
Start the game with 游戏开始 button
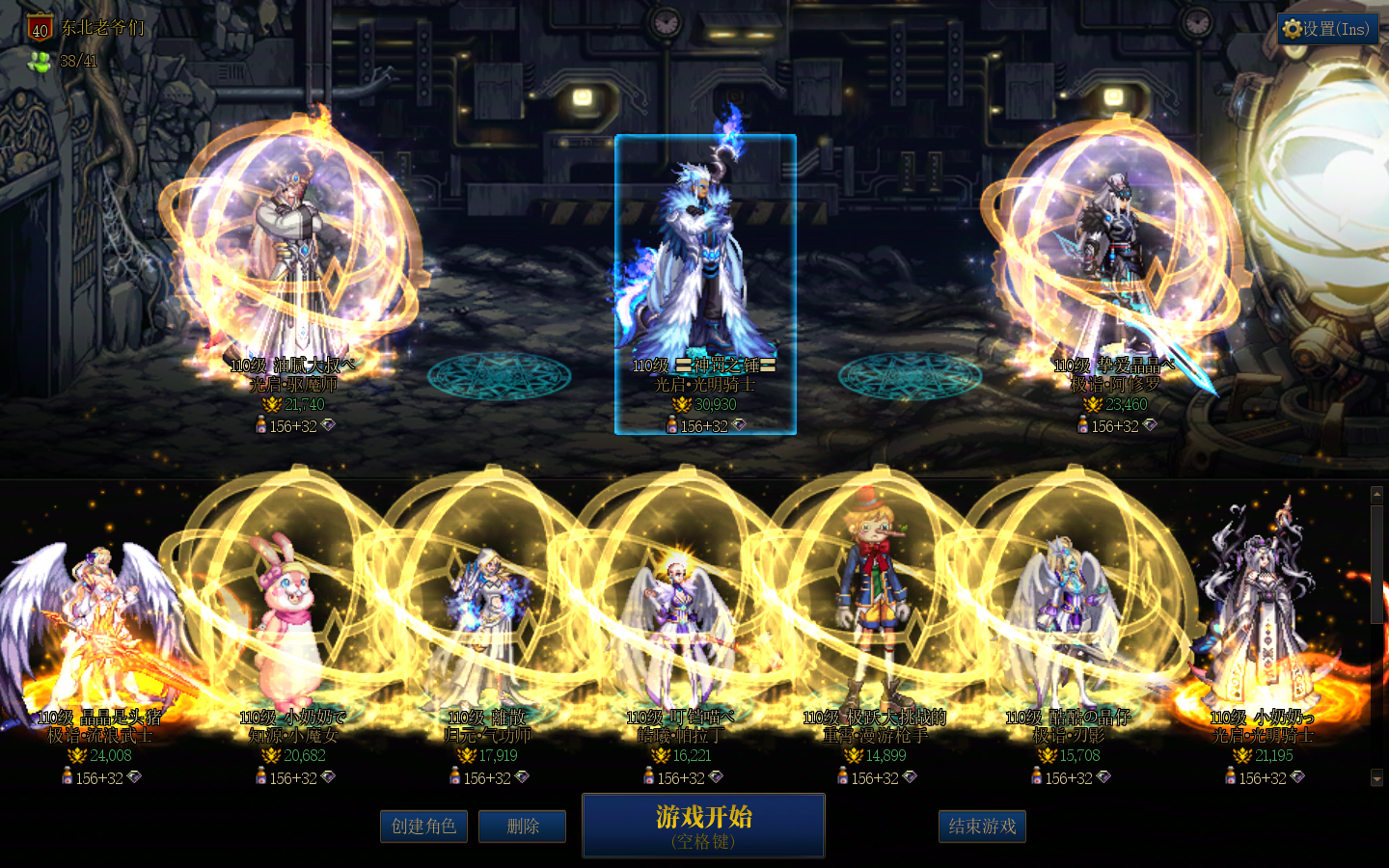[x=703, y=825]
